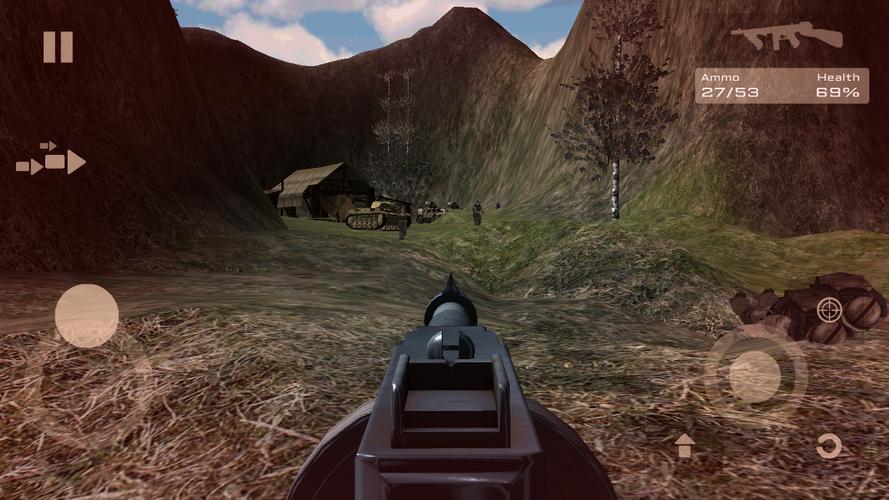Toggle aim with the crosshair button
889x500 pixels.
click(x=829, y=310)
